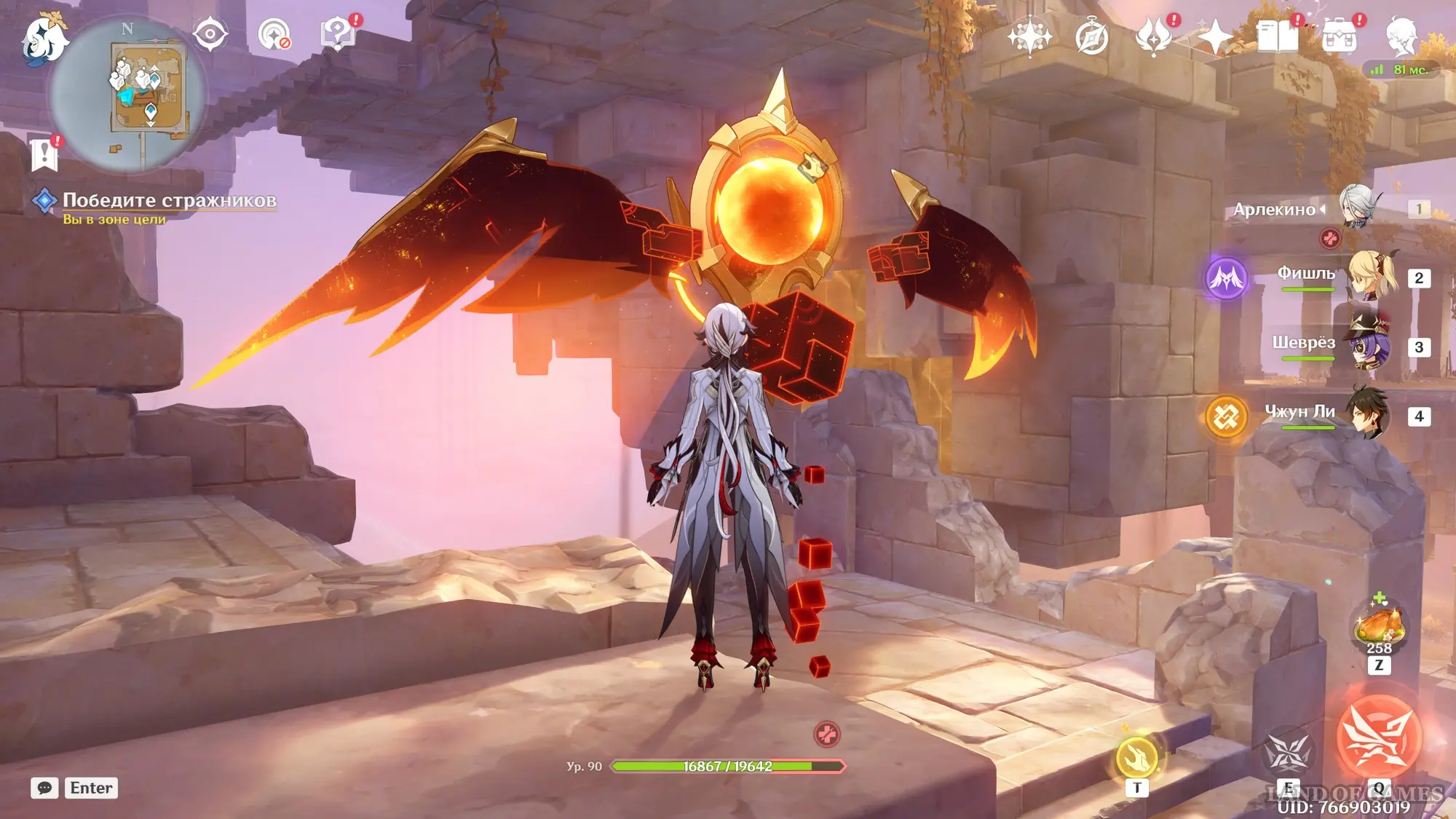Select the tracked quest "Победите стражников"

pyautogui.click(x=169, y=200)
